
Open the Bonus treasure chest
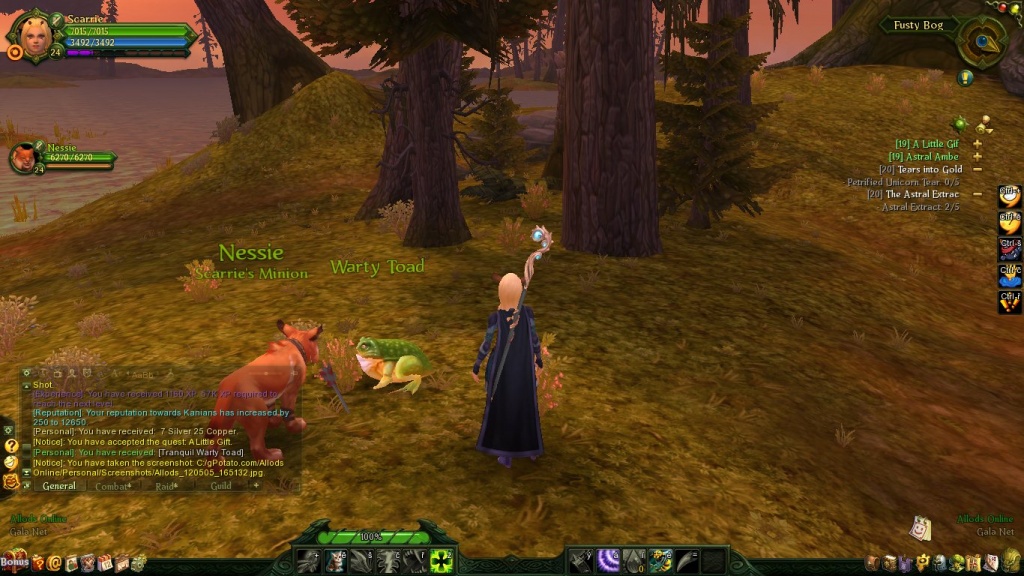[15, 563]
